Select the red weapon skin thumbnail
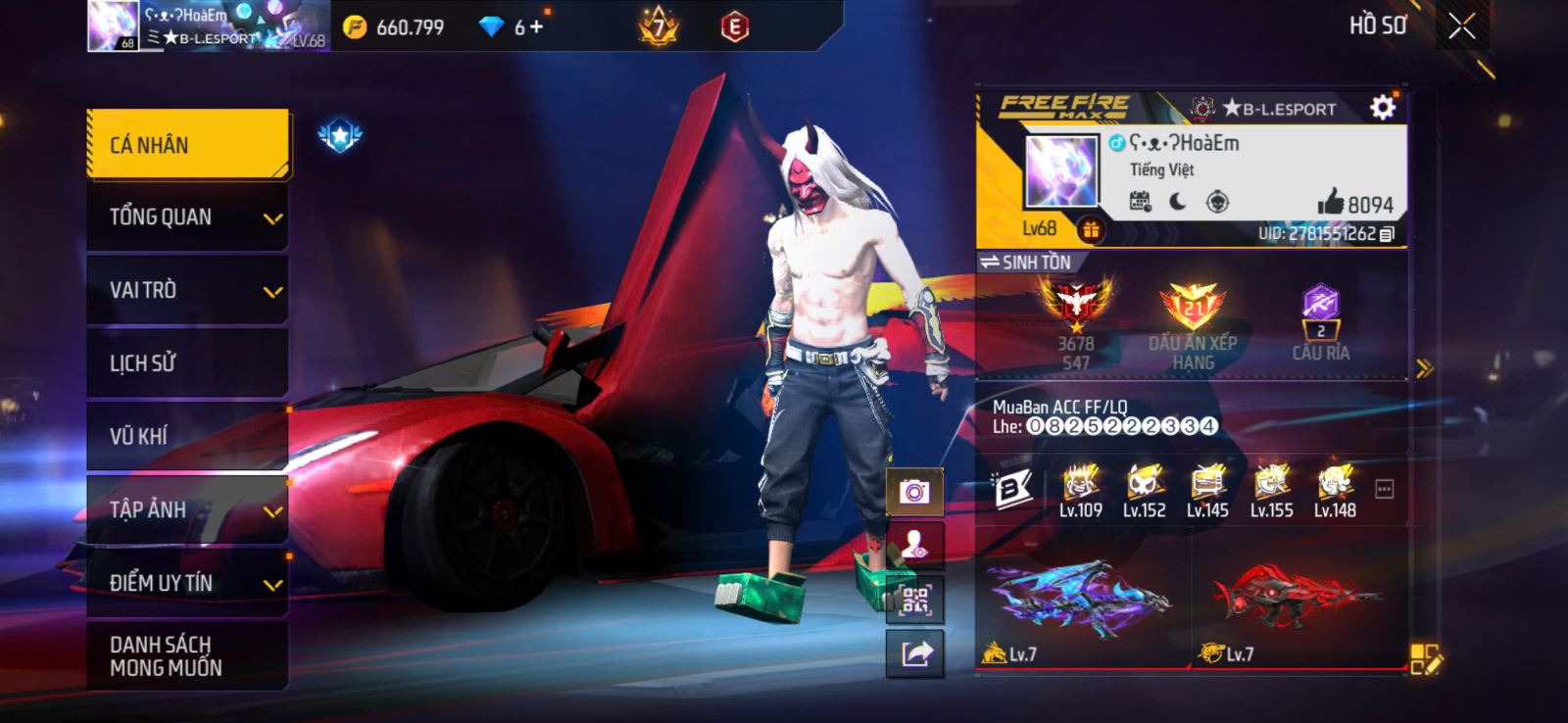Screen dimensions: 1568x723 1296,598
